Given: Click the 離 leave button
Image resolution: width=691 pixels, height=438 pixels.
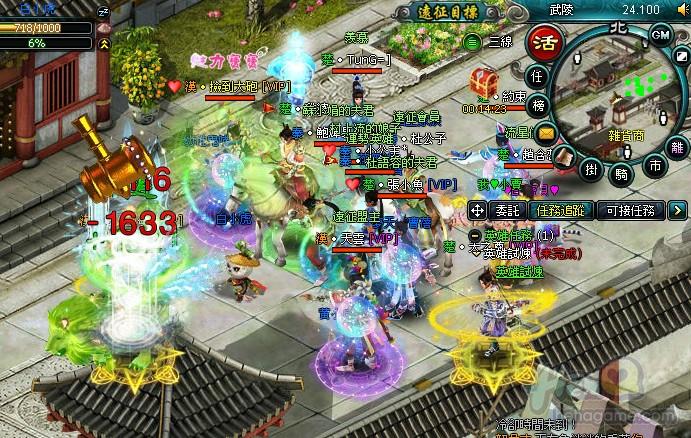Looking at the screenshot, I should pyautogui.click(x=676, y=147).
